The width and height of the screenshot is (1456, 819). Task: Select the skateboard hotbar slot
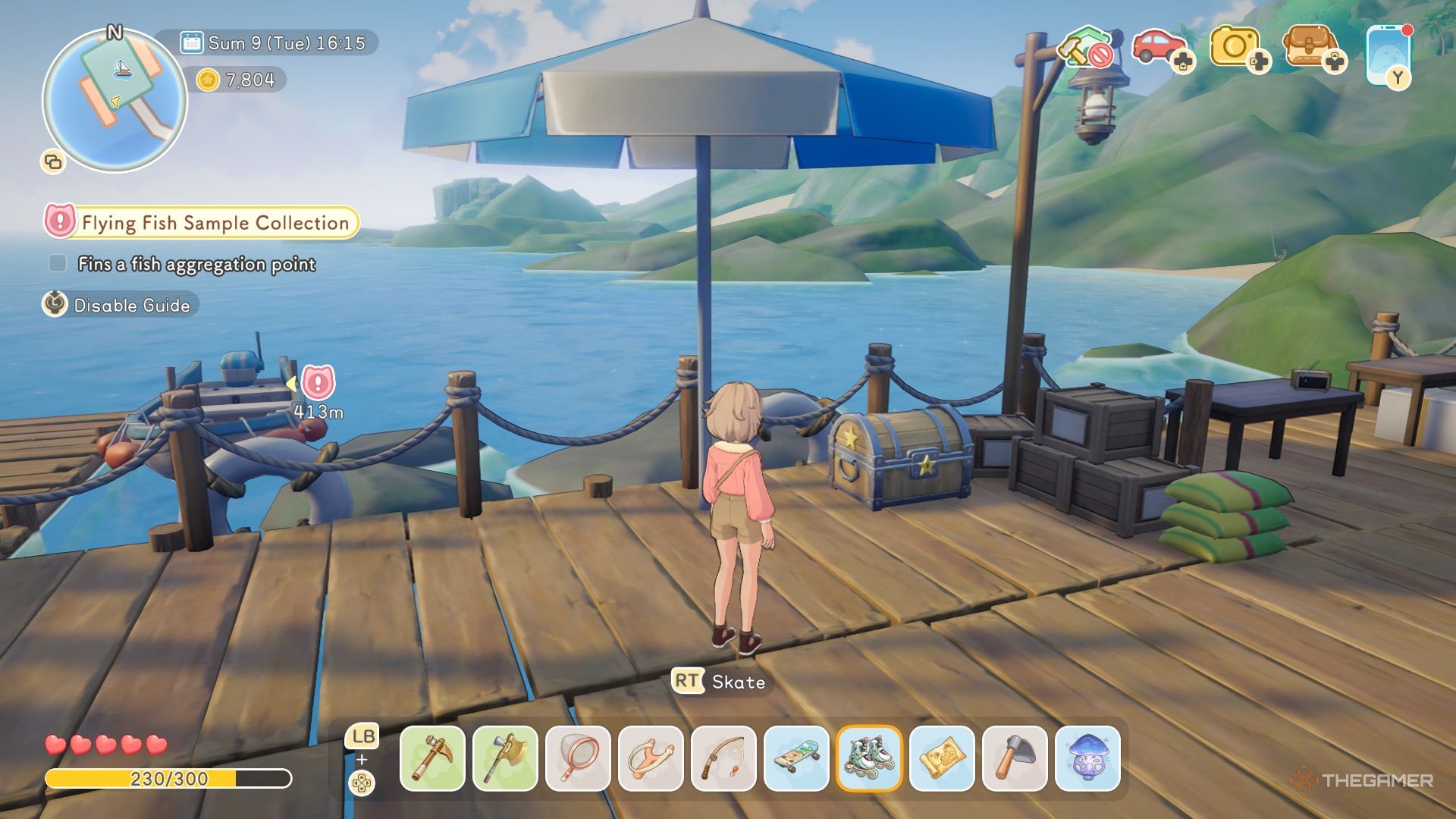pos(796,758)
